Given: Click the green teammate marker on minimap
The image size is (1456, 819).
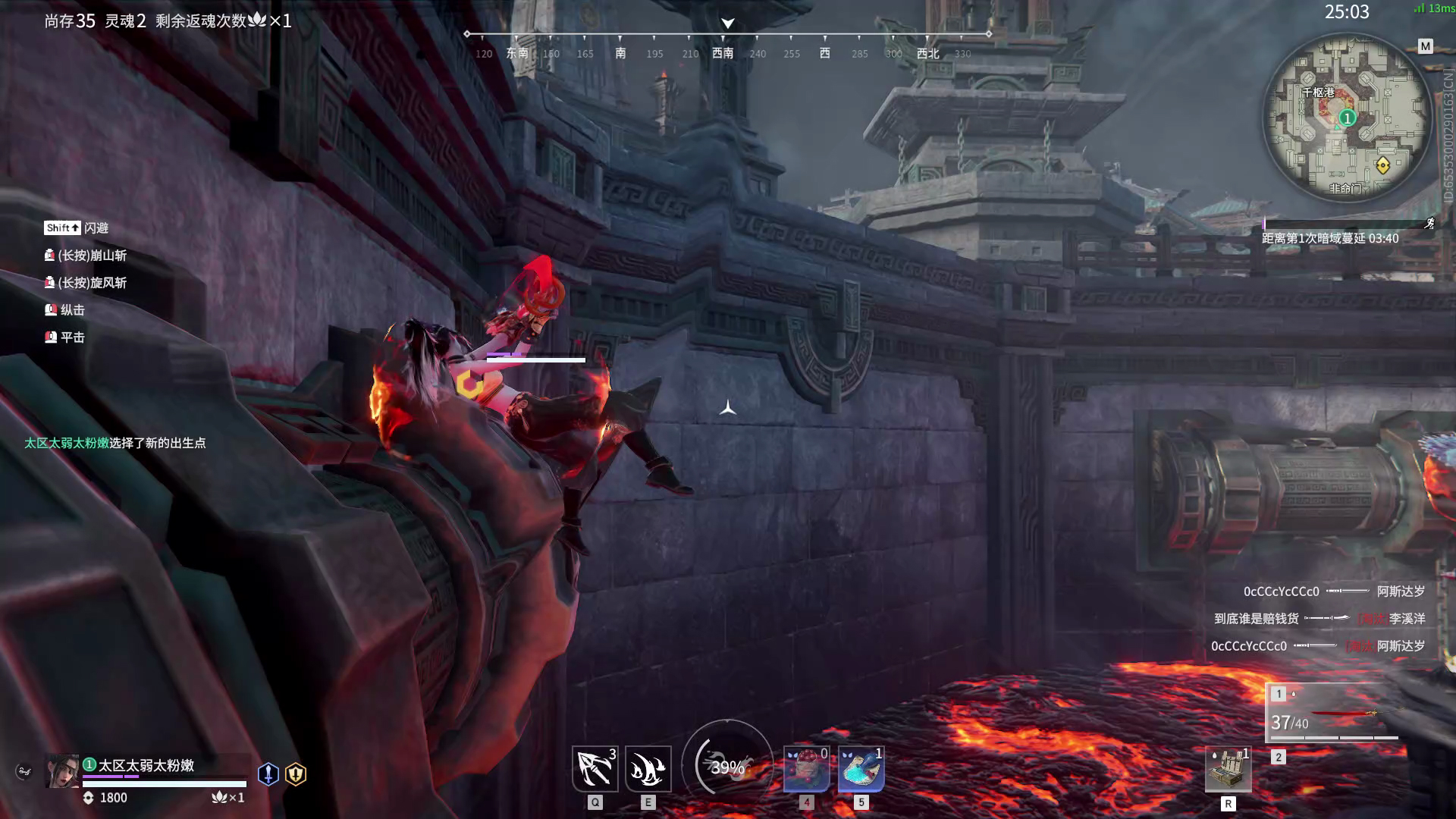Looking at the screenshot, I should pyautogui.click(x=1347, y=118).
